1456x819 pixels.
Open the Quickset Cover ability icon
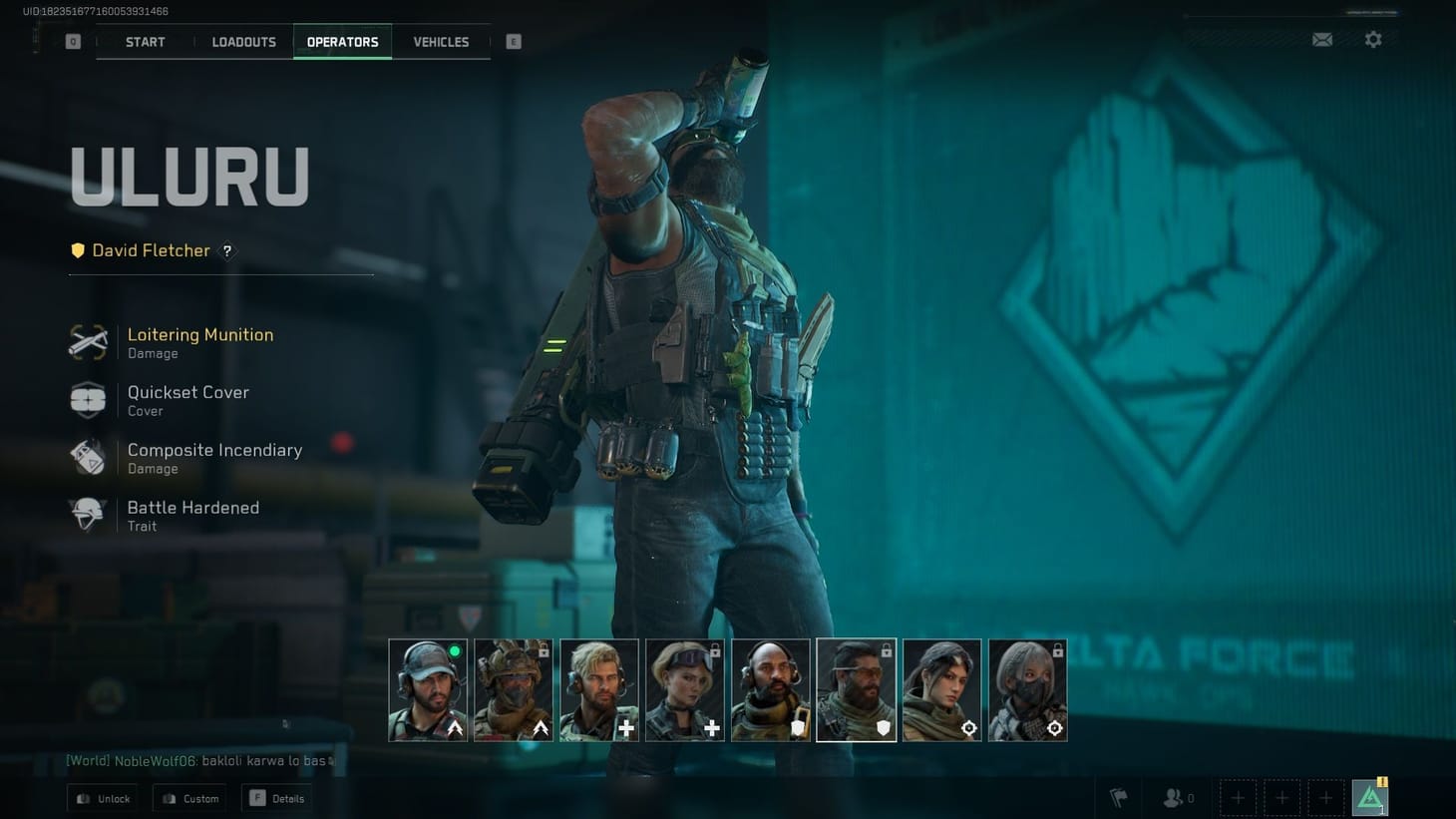pos(88,399)
